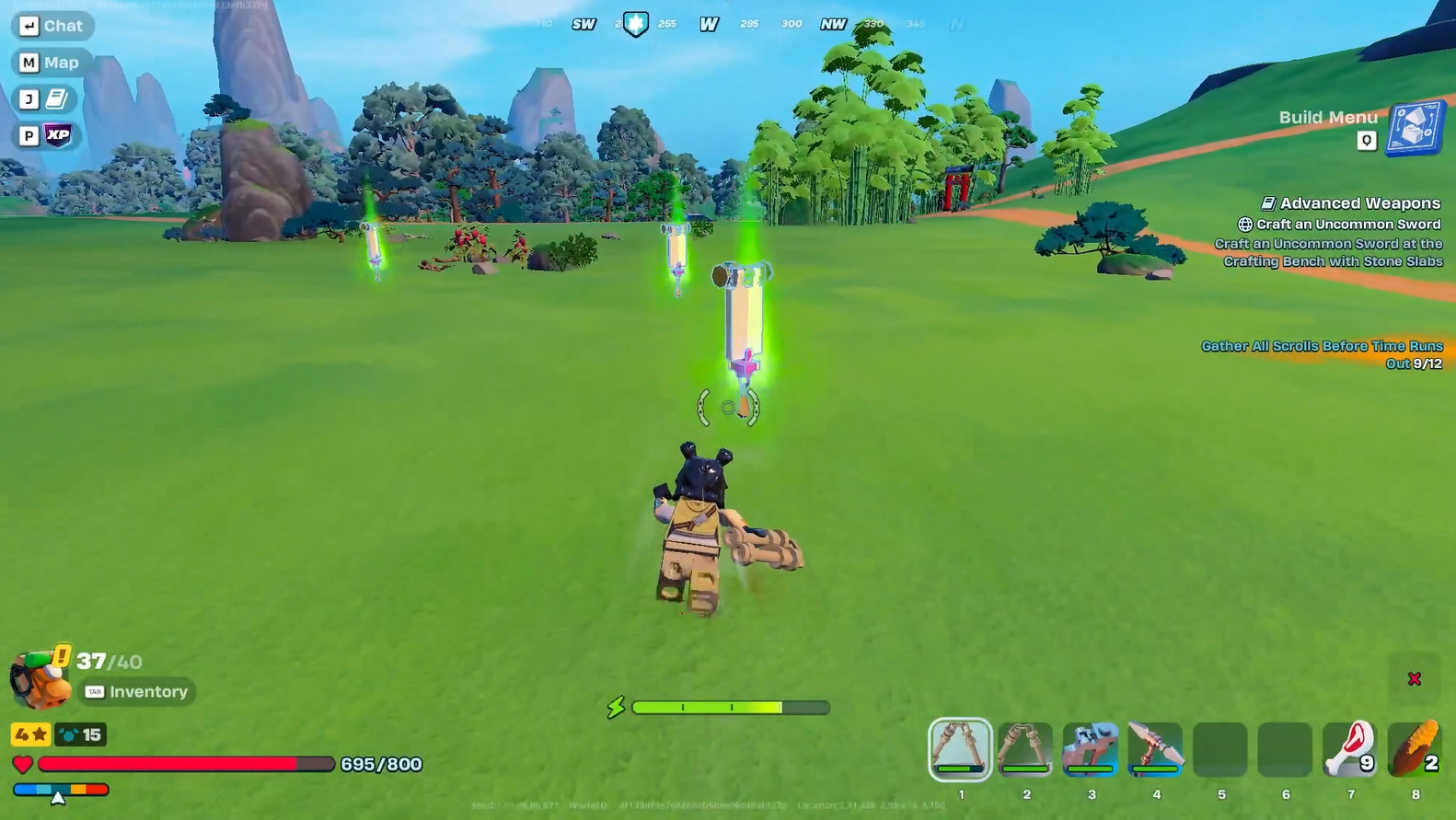Select the spear in hotbar slot 4
1456x820 pixels.
click(1155, 748)
